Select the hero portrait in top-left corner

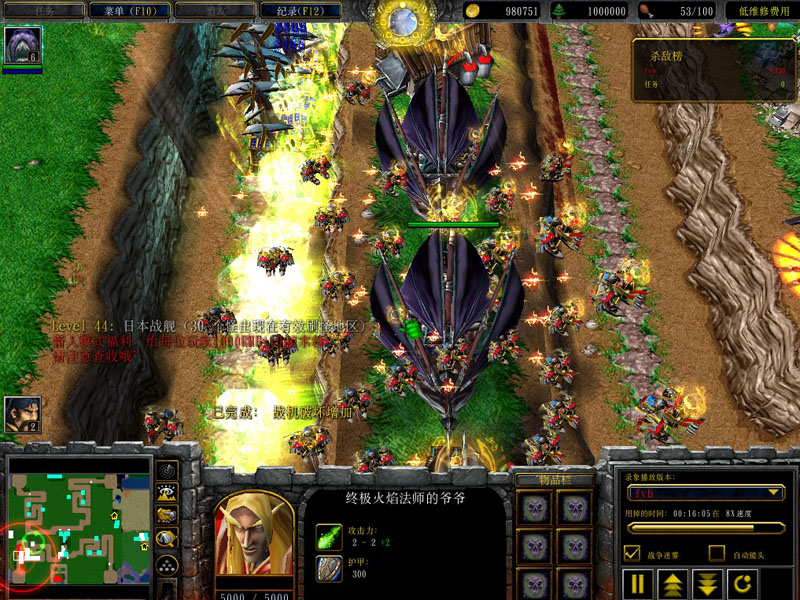[21, 46]
